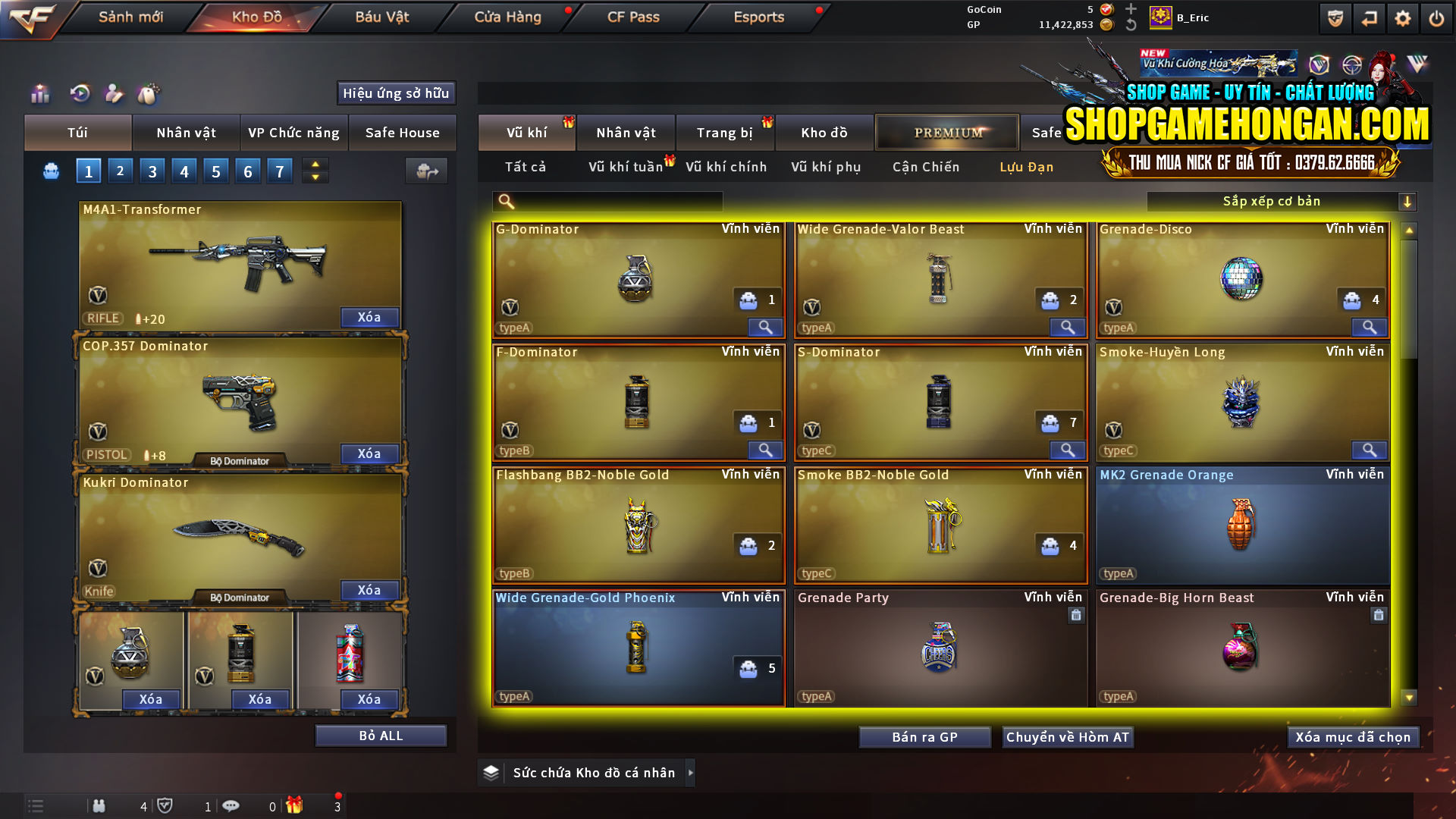
Task: Select the statistics bar-chart icon above Túi tab
Action: [39, 93]
